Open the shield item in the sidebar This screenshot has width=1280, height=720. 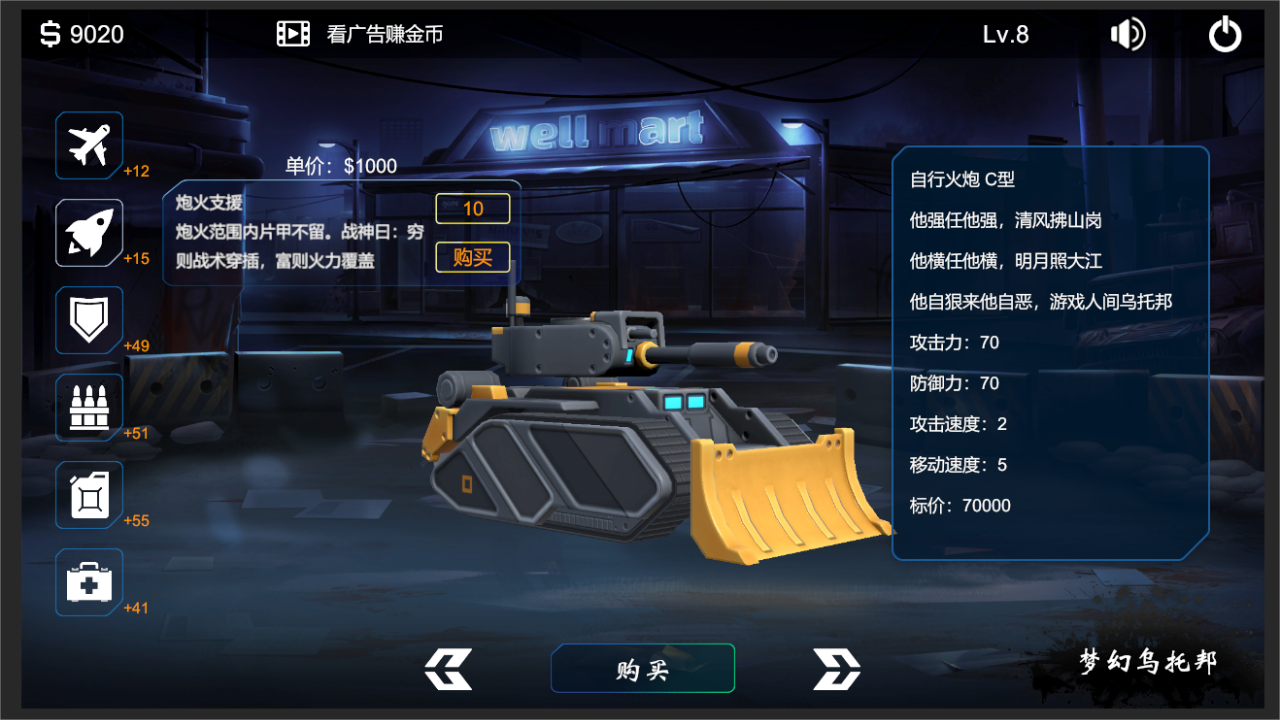tap(88, 319)
